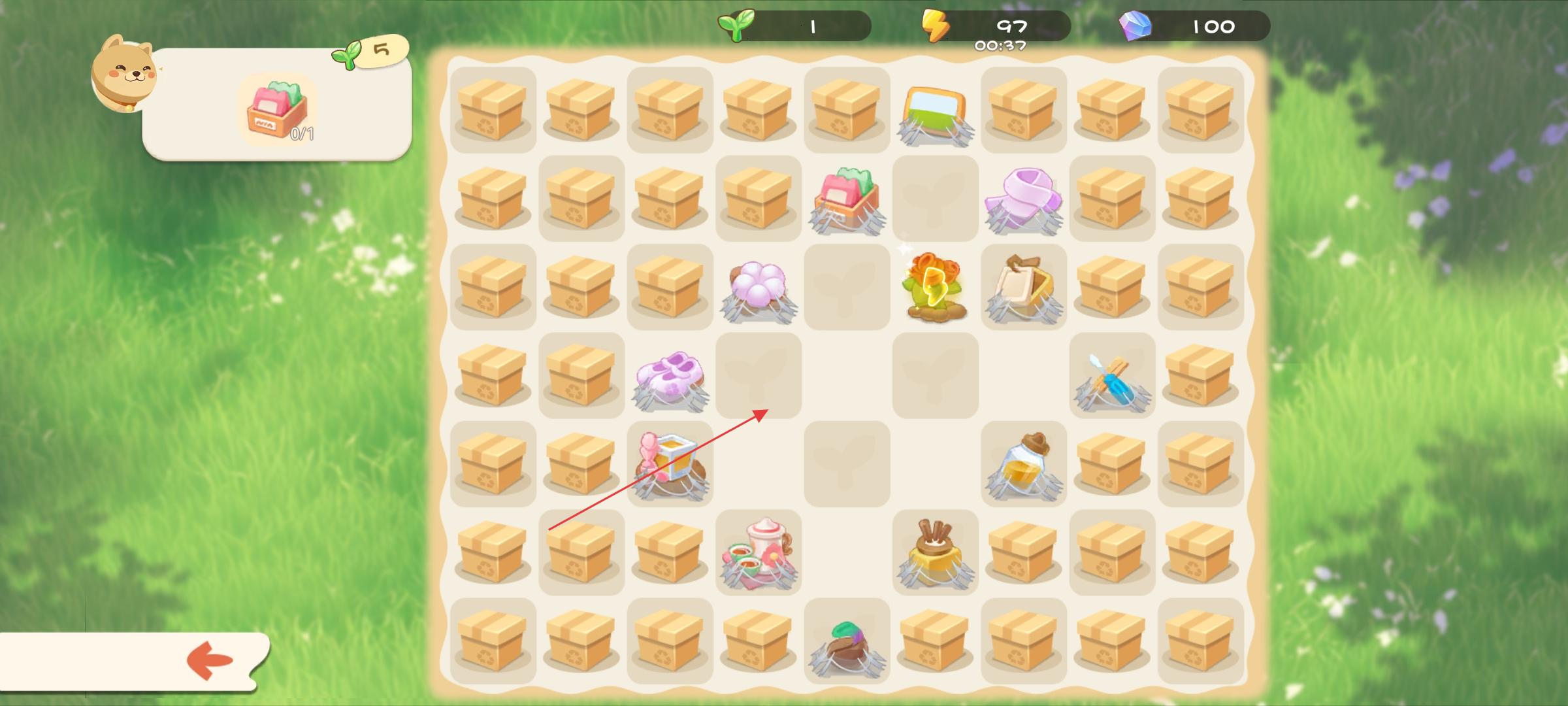This screenshot has width=1568, height=706.
Task: Tap the orange flower energy generator tile
Action: click(934, 286)
